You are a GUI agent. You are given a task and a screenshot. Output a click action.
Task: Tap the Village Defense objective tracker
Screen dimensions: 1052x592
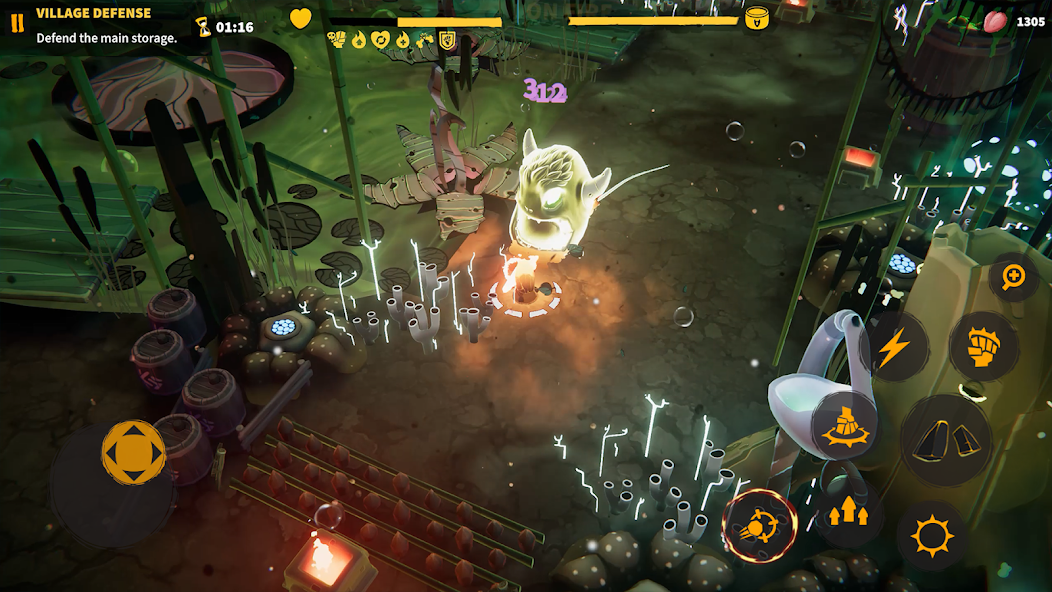click(106, 26)
